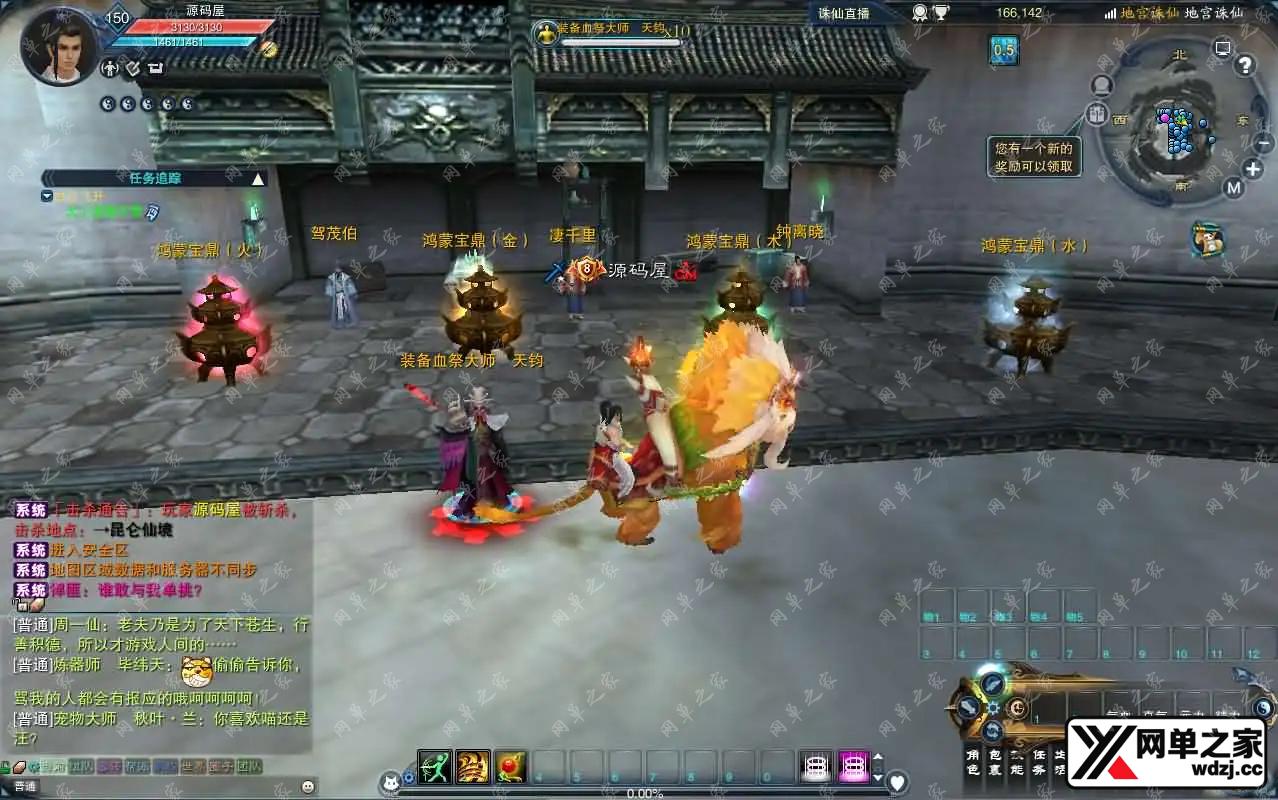Viewport: 1278px width, 800px height.
Task: Open the 0.5 buff icon
Action: click(1004, 50)
